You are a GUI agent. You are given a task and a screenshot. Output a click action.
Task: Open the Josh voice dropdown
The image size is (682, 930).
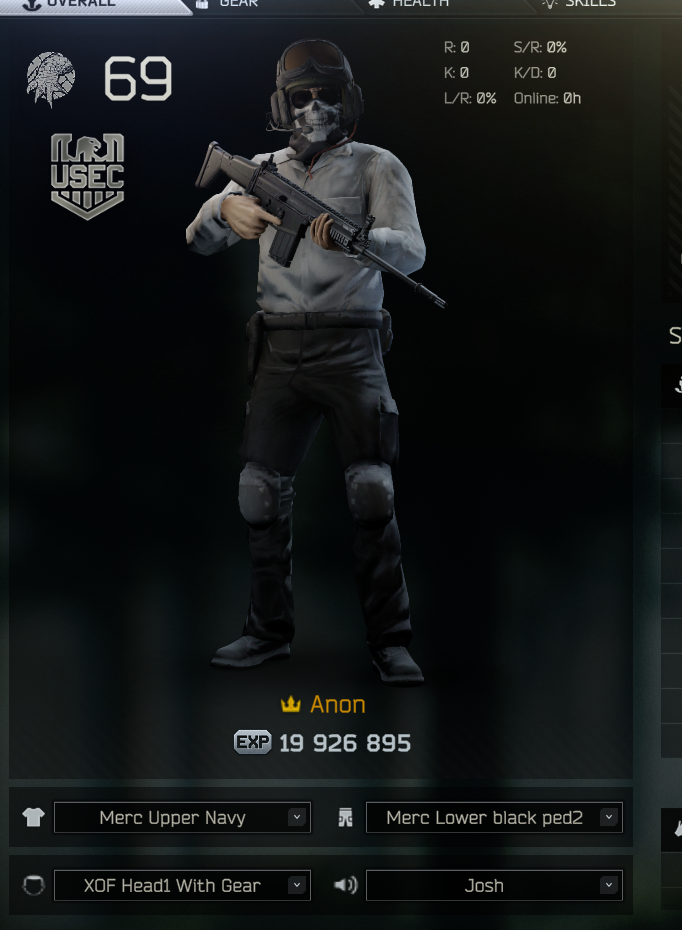(494, 885)
